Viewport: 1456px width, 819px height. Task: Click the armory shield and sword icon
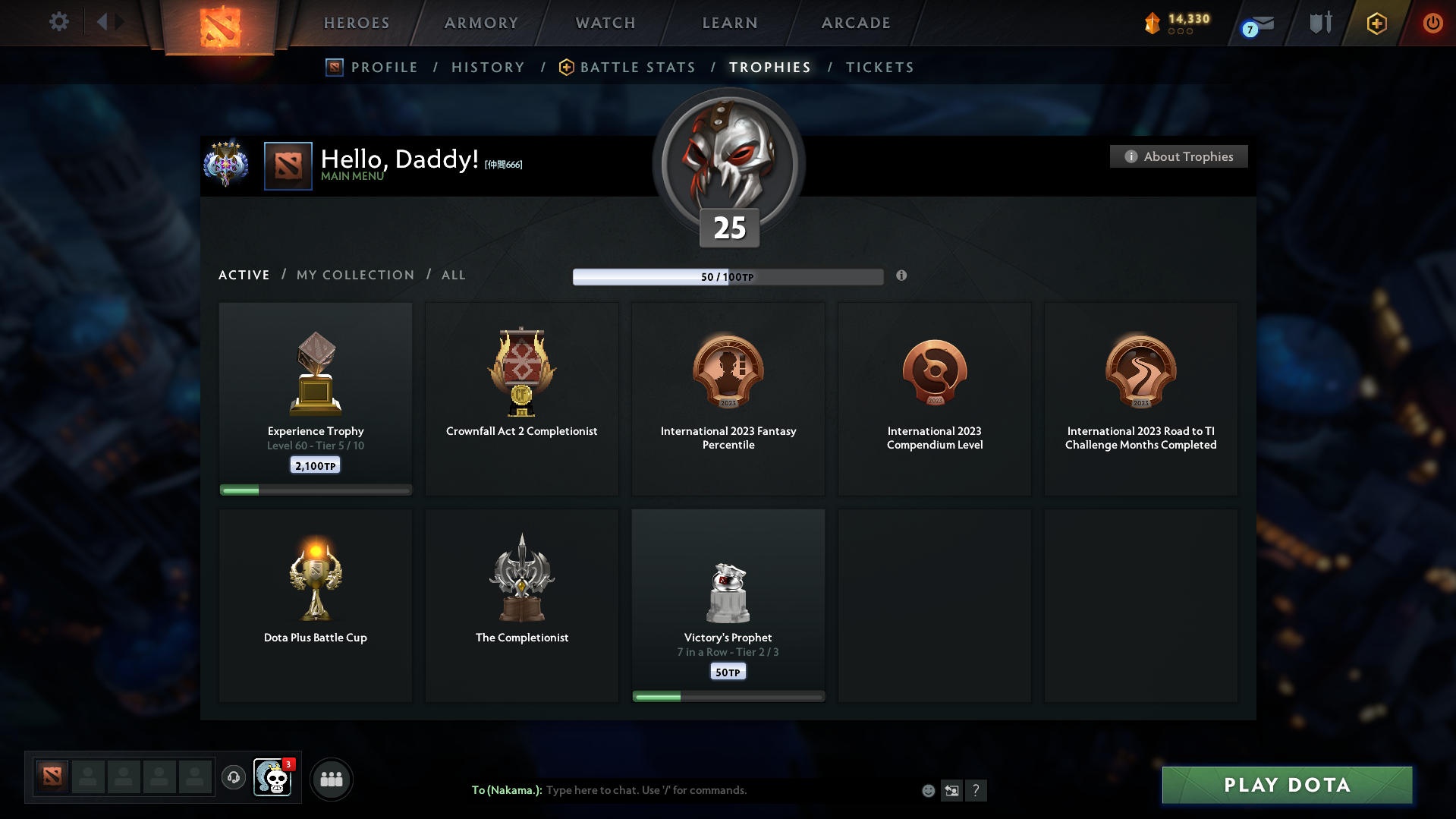(1319, 23)
